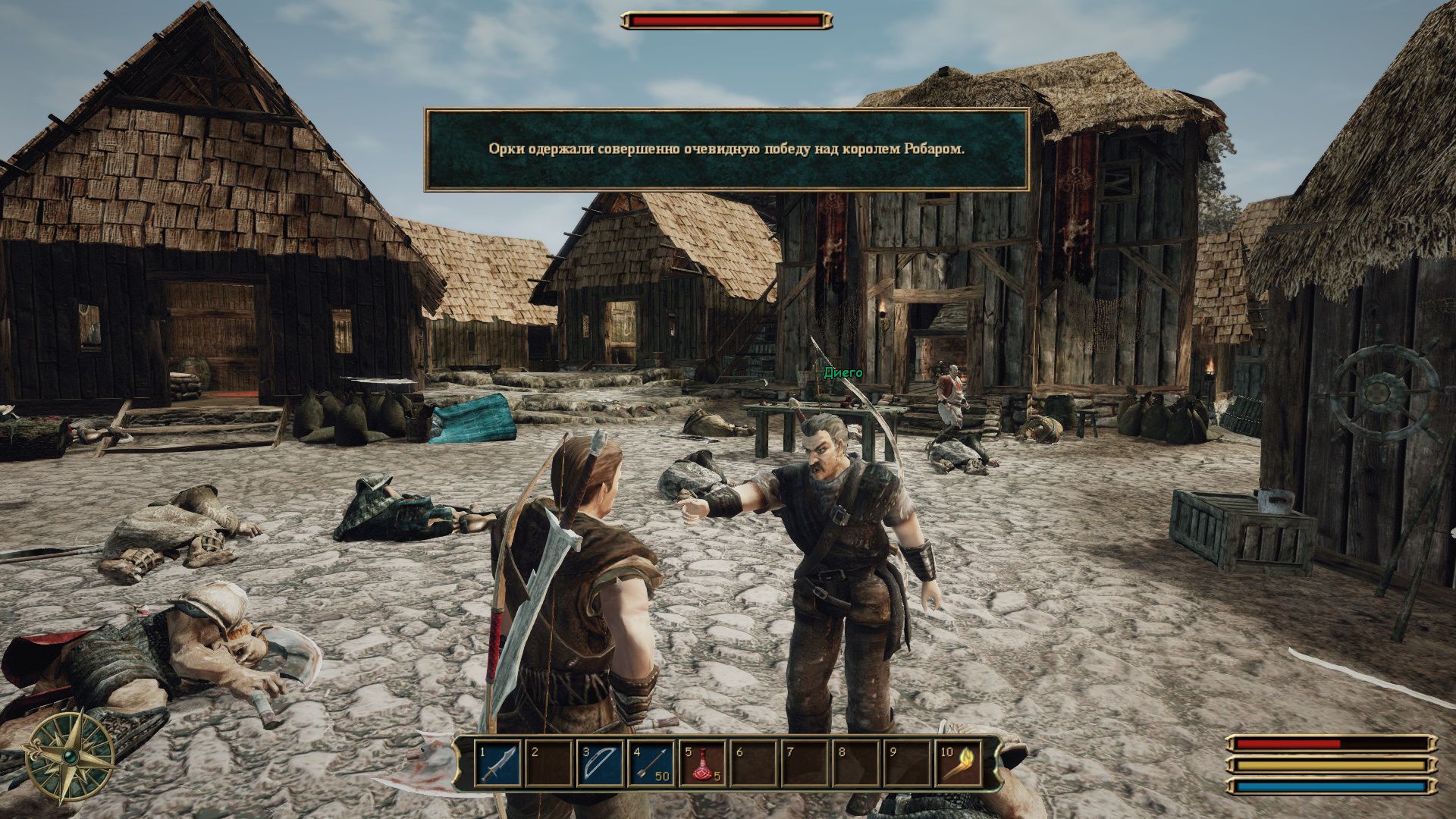This screenshot has height=819, width=1456.
Task: Click the compass rose icon
Action: [x=70, y=756]
